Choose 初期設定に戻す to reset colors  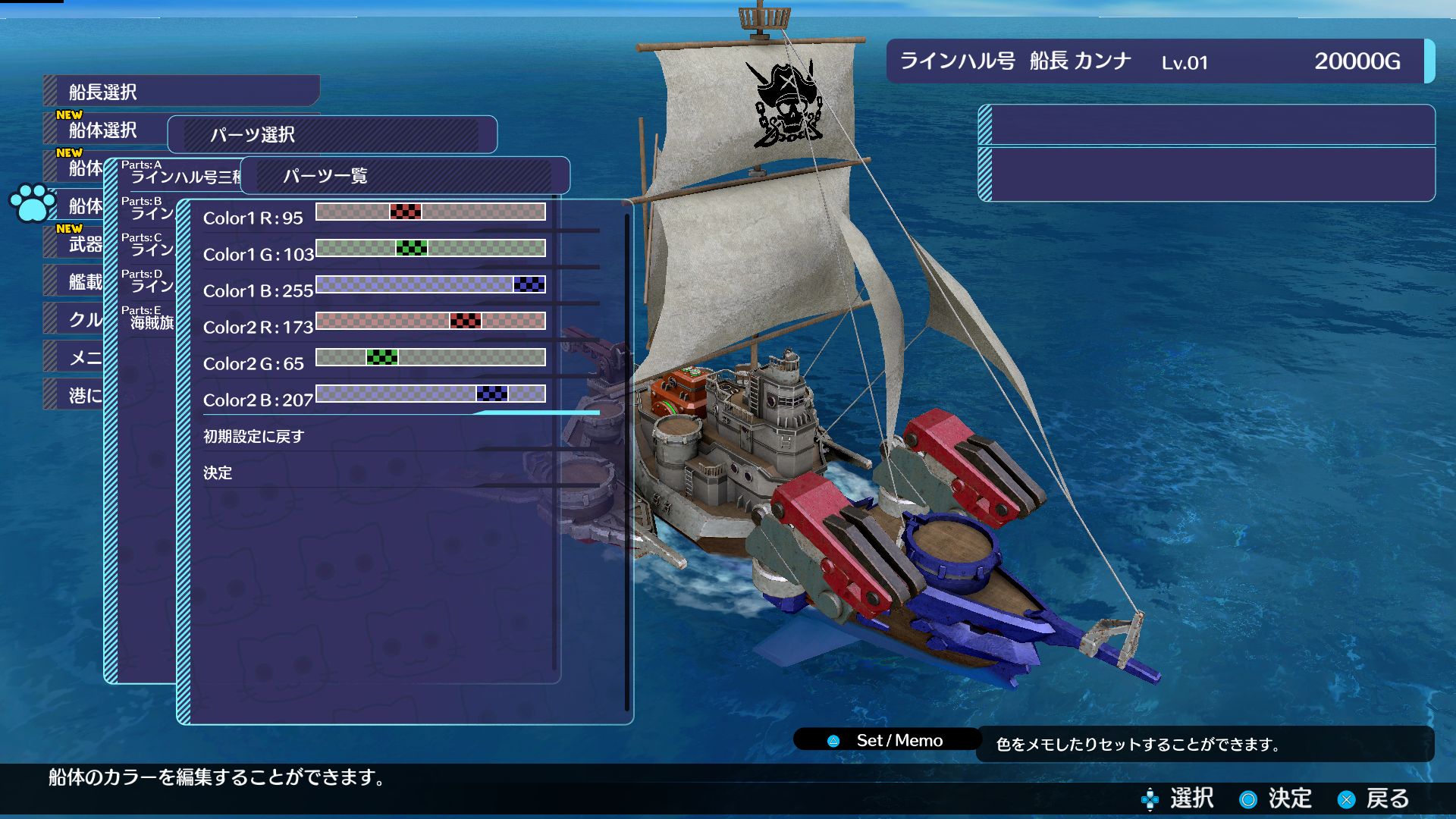click(x=253, y=437)
